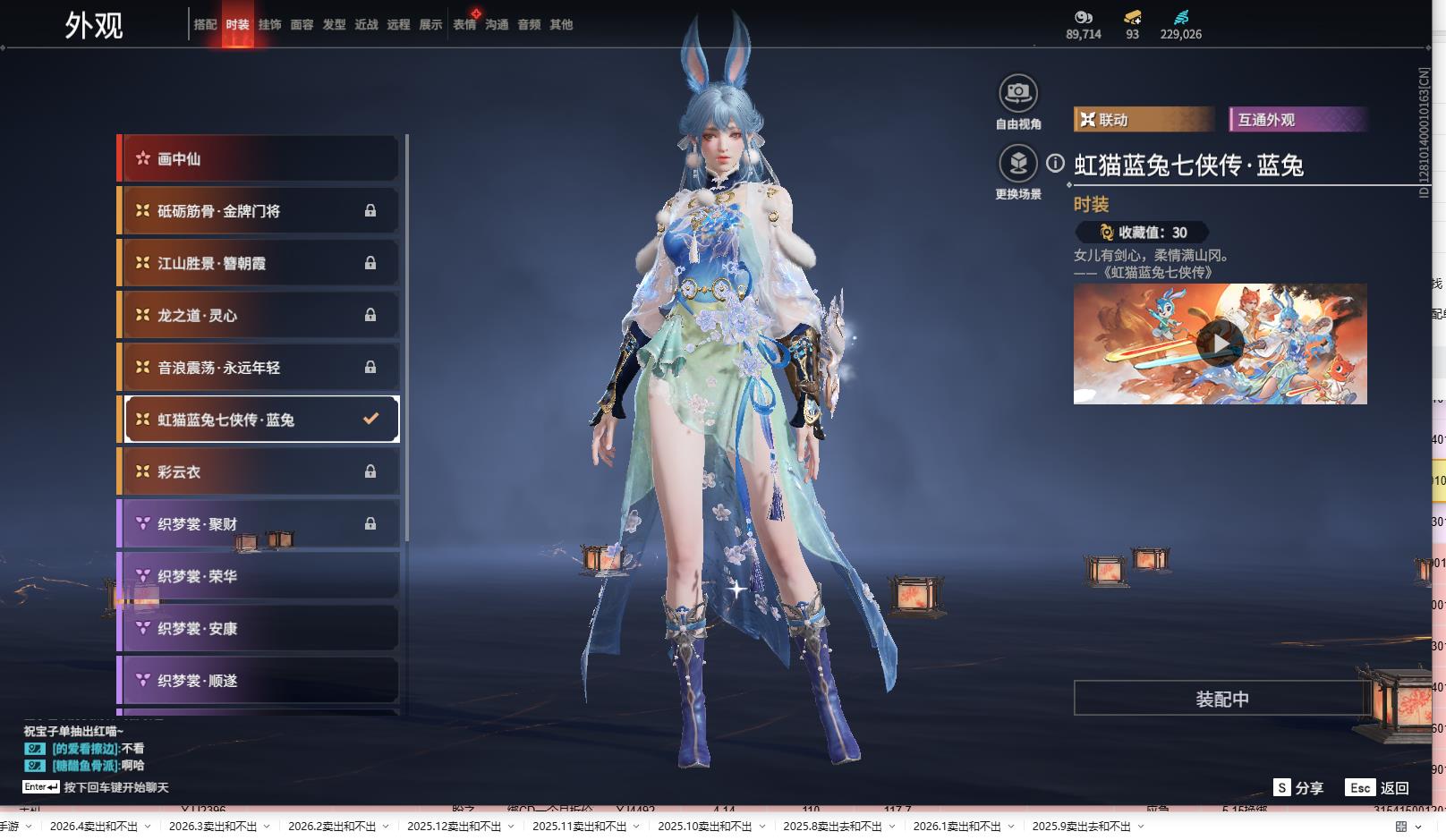Show outfit info via the circled i icon
This screenshot has height=840, width=1446.
(x=1056, y=164)
